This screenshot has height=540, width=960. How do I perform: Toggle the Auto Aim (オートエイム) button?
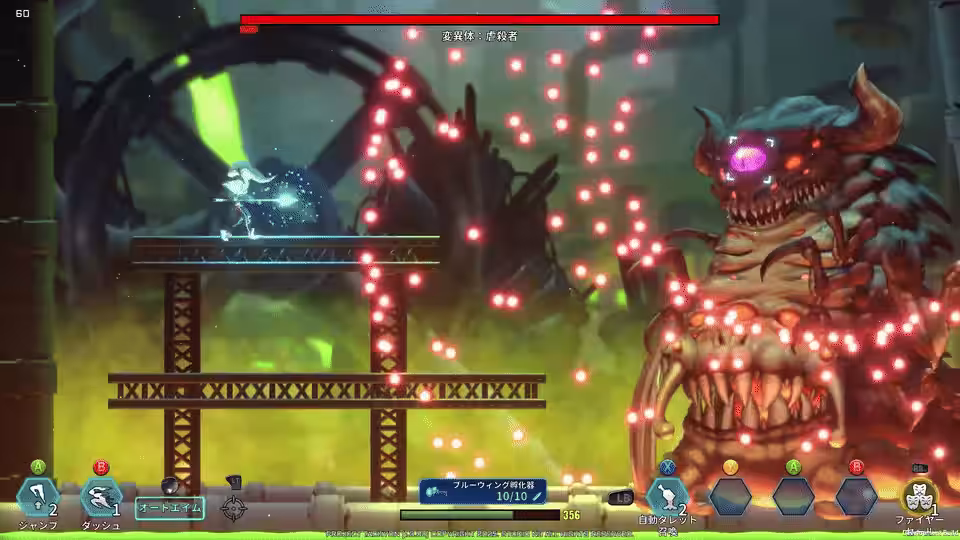[x=169, y=508]
